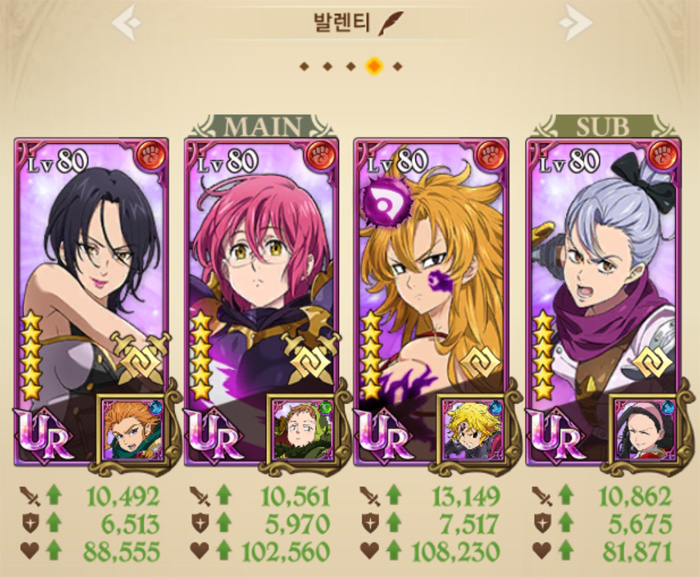The width and height of the screenshot is (700, 577).
Task: Open the green-clad associate portrait on the MAIN card
Action: click(298, 426)
